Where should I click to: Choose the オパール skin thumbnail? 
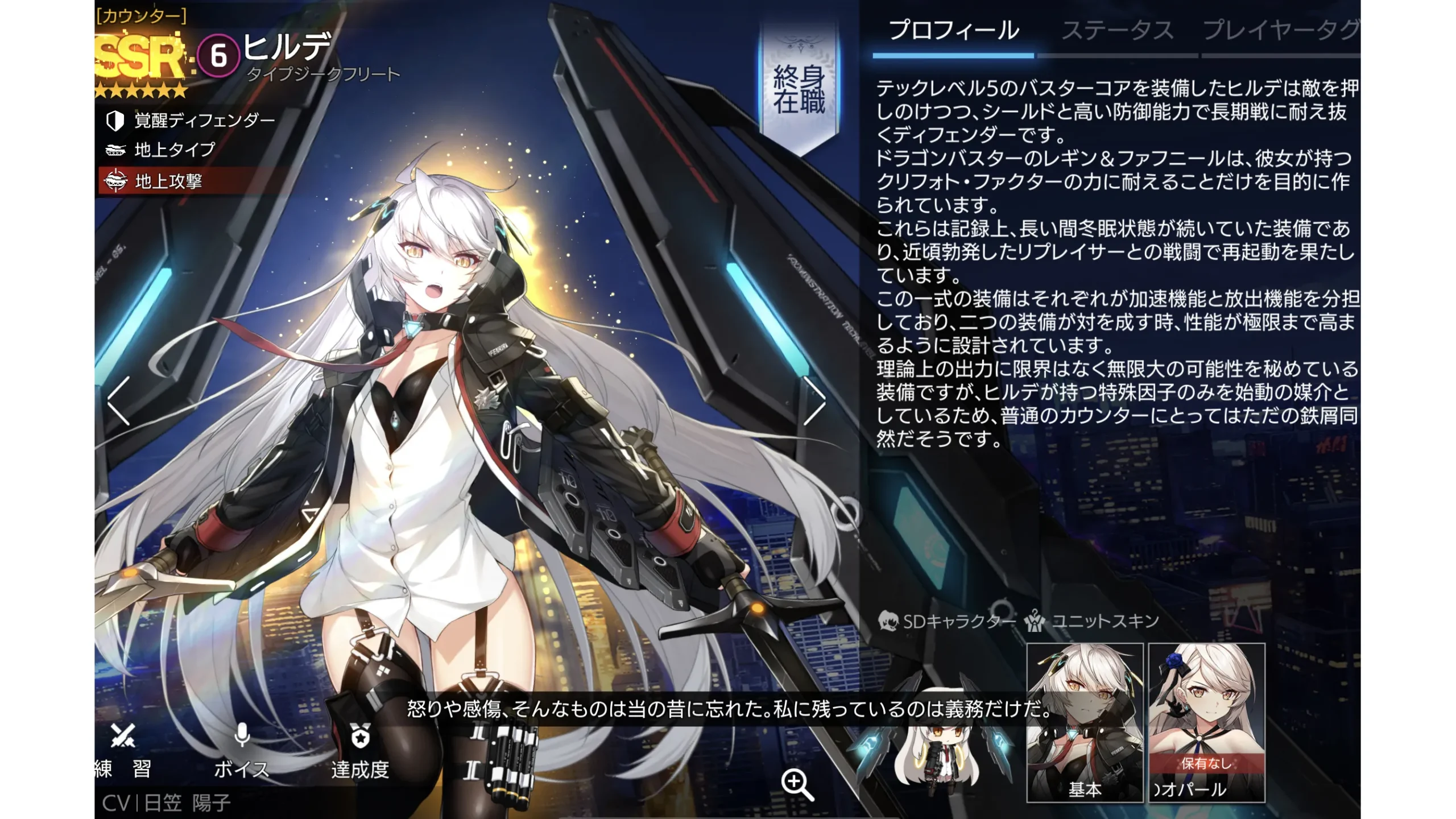pos(1206,722)
